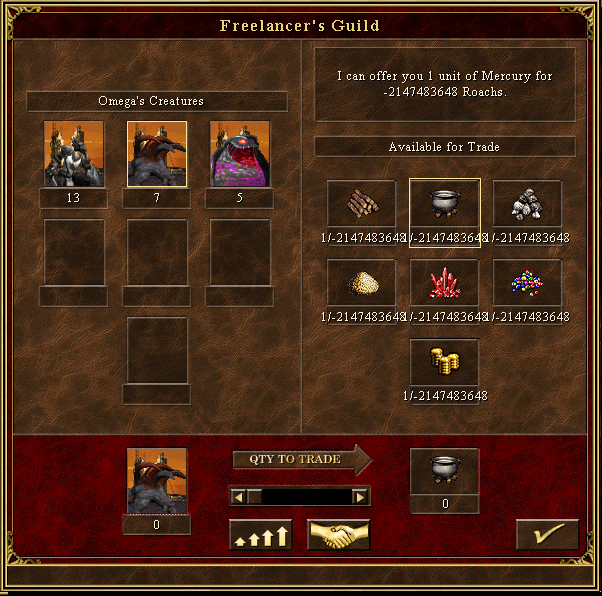This screenshot has width=602, height=596.
Task: Set maximum quantity with the rising arrows button
Action: pos(260,535)
